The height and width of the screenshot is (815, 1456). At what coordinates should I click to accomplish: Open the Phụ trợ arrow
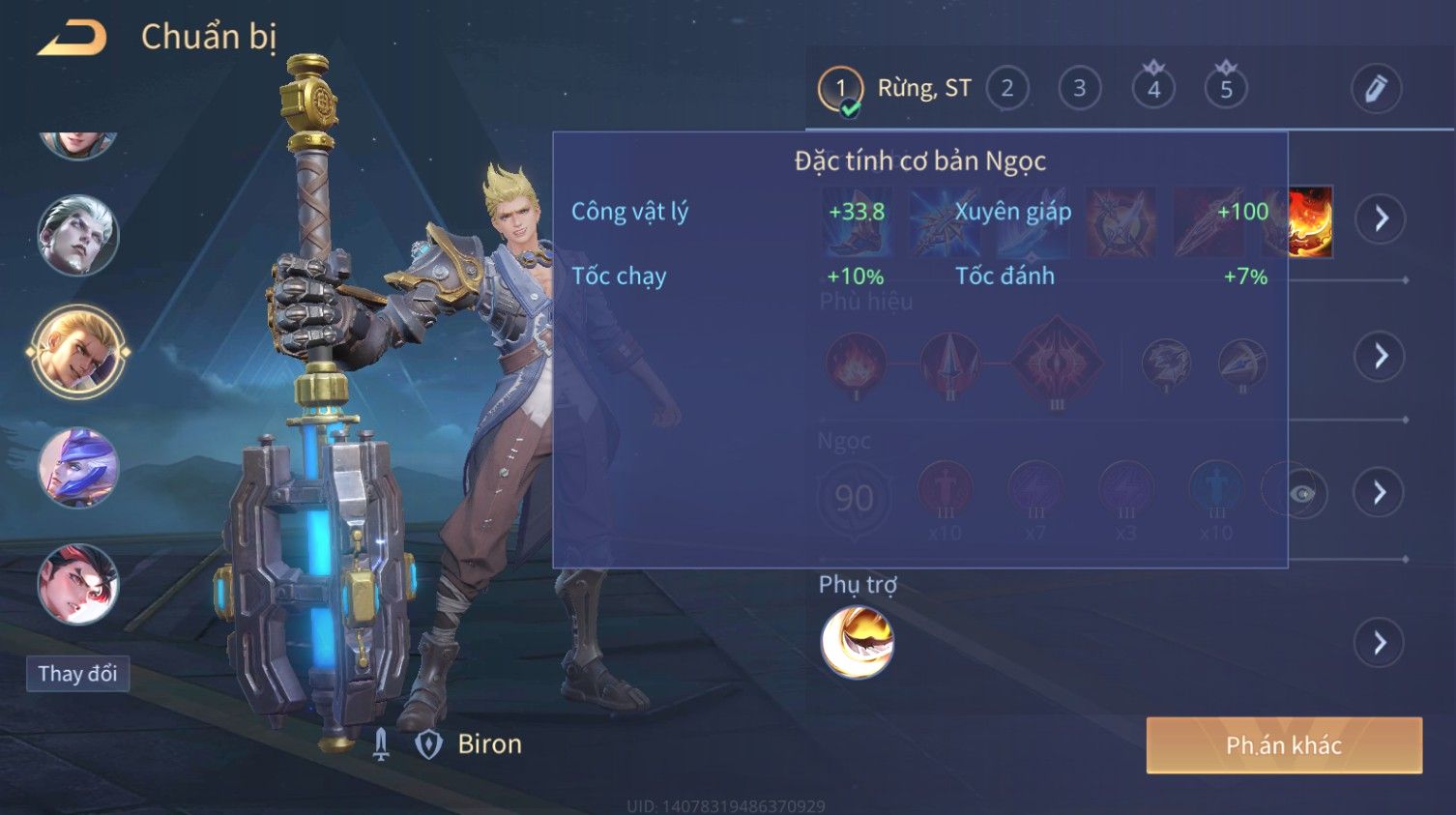1380,643
